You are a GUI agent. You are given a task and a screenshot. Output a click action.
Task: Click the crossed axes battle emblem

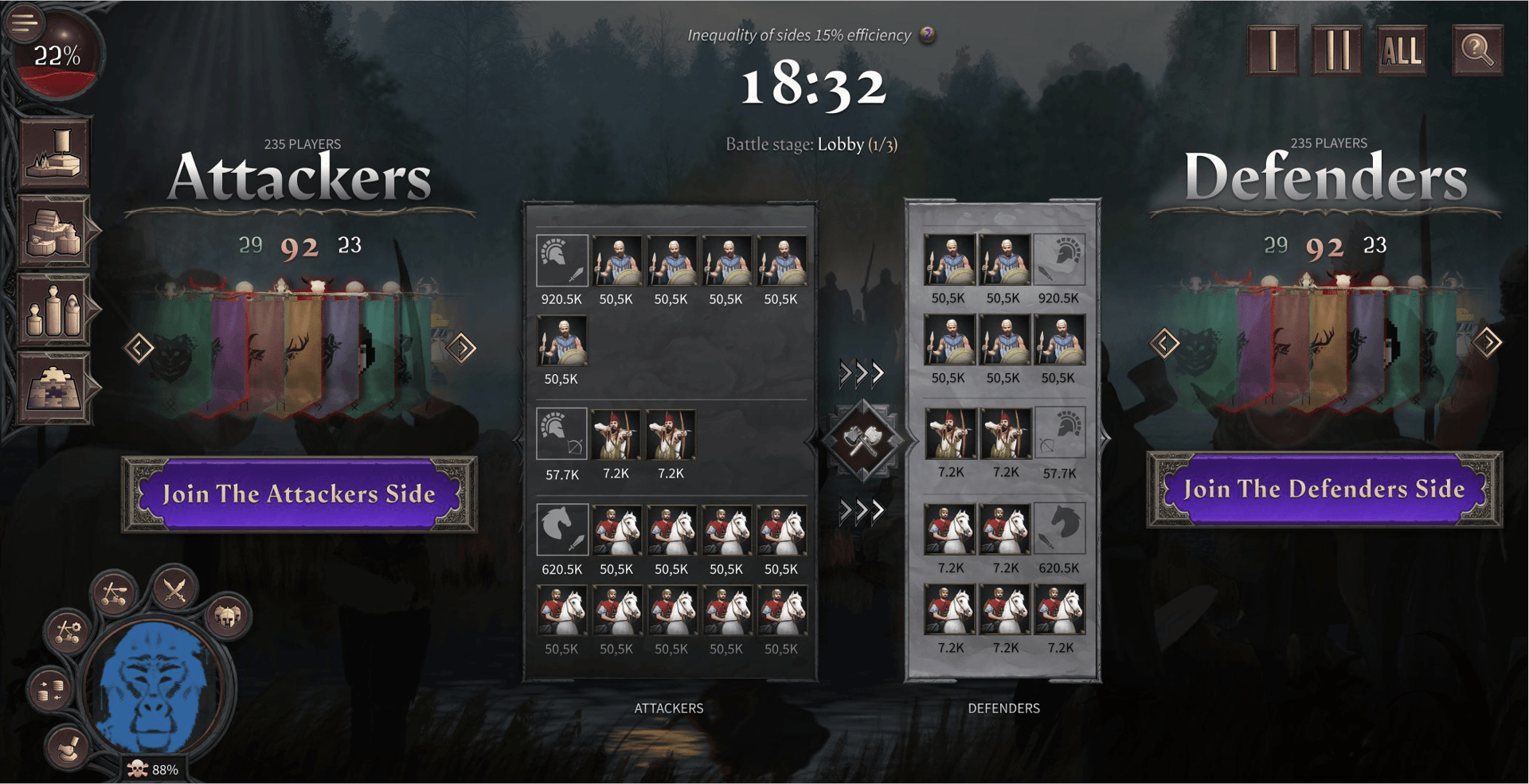point(863,440)
